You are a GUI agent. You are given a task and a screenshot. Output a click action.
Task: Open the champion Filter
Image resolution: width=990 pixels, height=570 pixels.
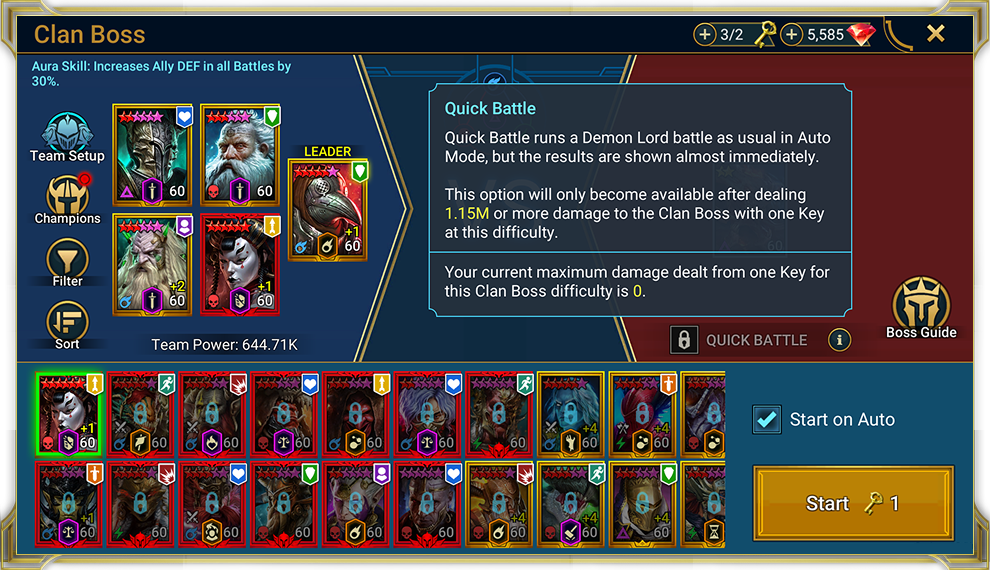click(x=67, y=263)
